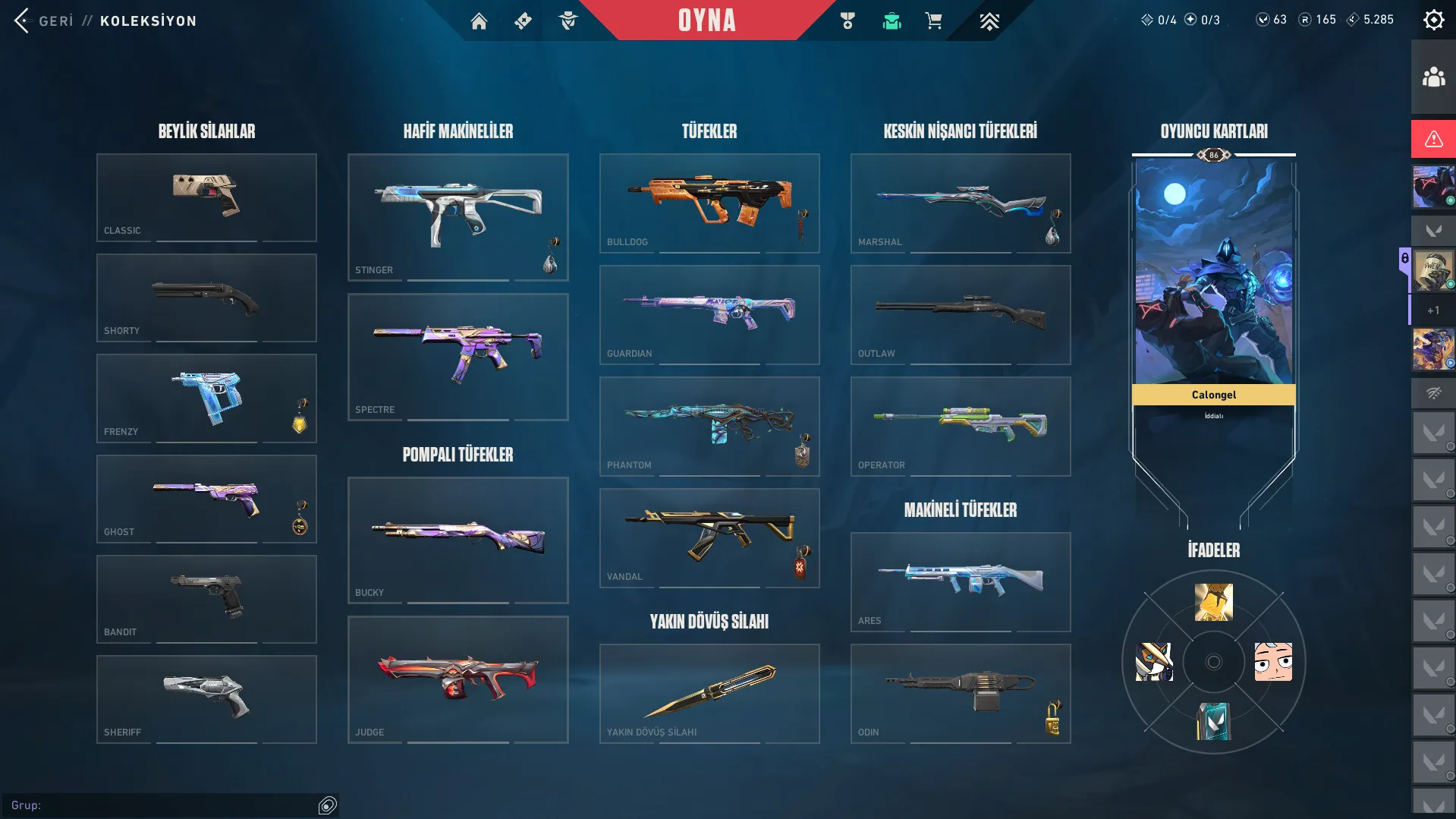Change the Calongel player card
This screenshot has width=1456, height=819.
pyautogui.click(x=1213, y=304)
